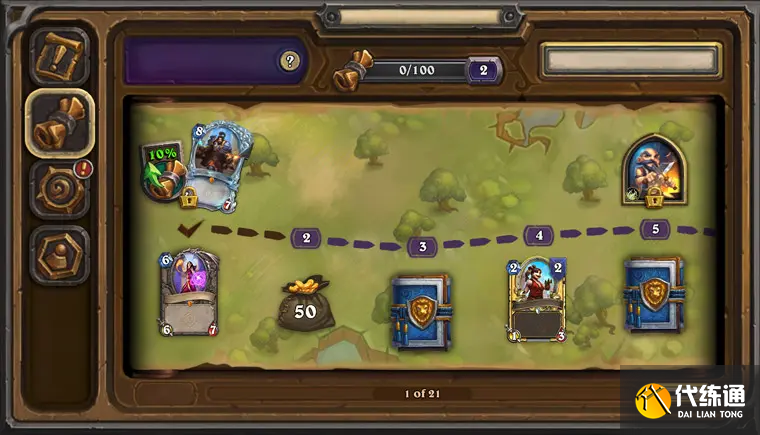Open the spiral tab with red alert
The height and width of the screenshot is (435, 760).
click(58, 188)
